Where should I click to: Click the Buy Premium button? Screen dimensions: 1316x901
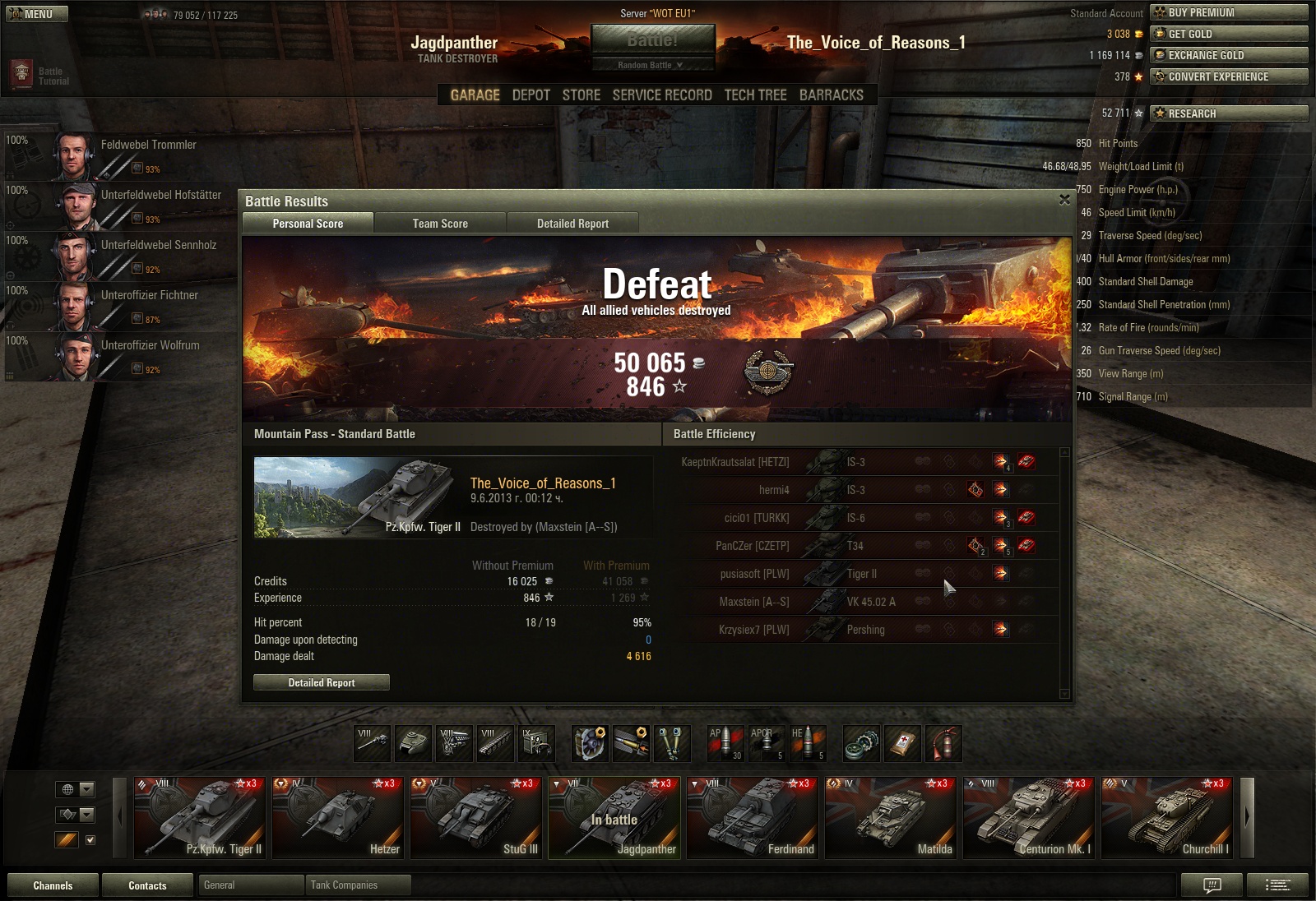coord(1229,12)
